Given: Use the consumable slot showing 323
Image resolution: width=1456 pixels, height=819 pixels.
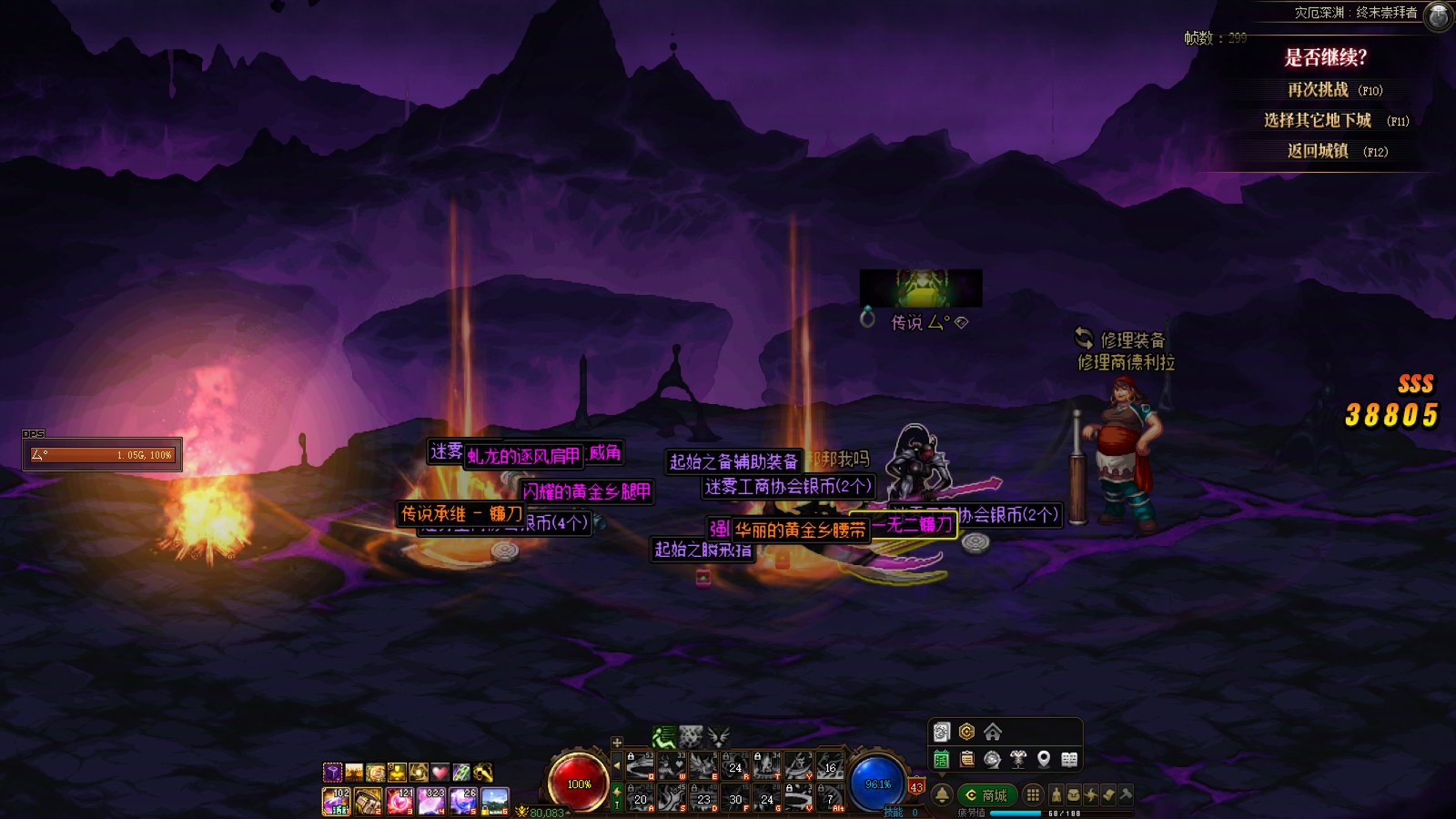Looking at the screenshot, I should [431, 801].
